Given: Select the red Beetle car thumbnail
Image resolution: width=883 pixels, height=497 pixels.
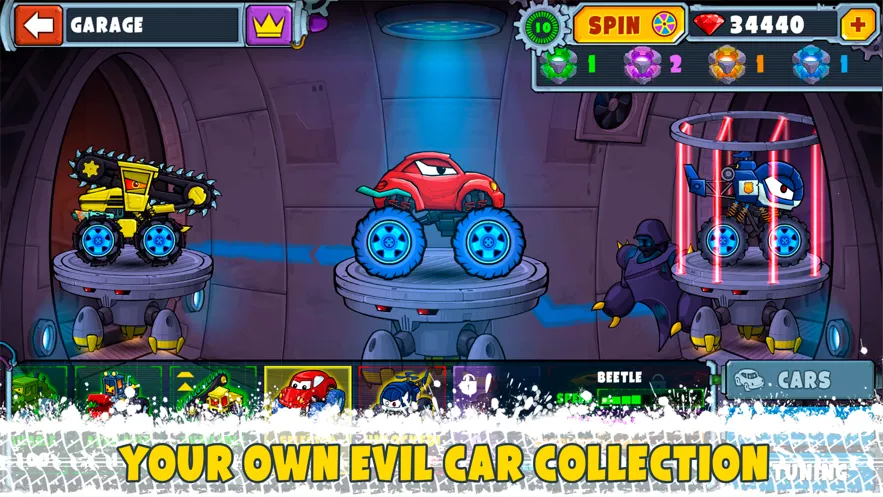Looking at the screenshot, I should (x=308, y=390).
